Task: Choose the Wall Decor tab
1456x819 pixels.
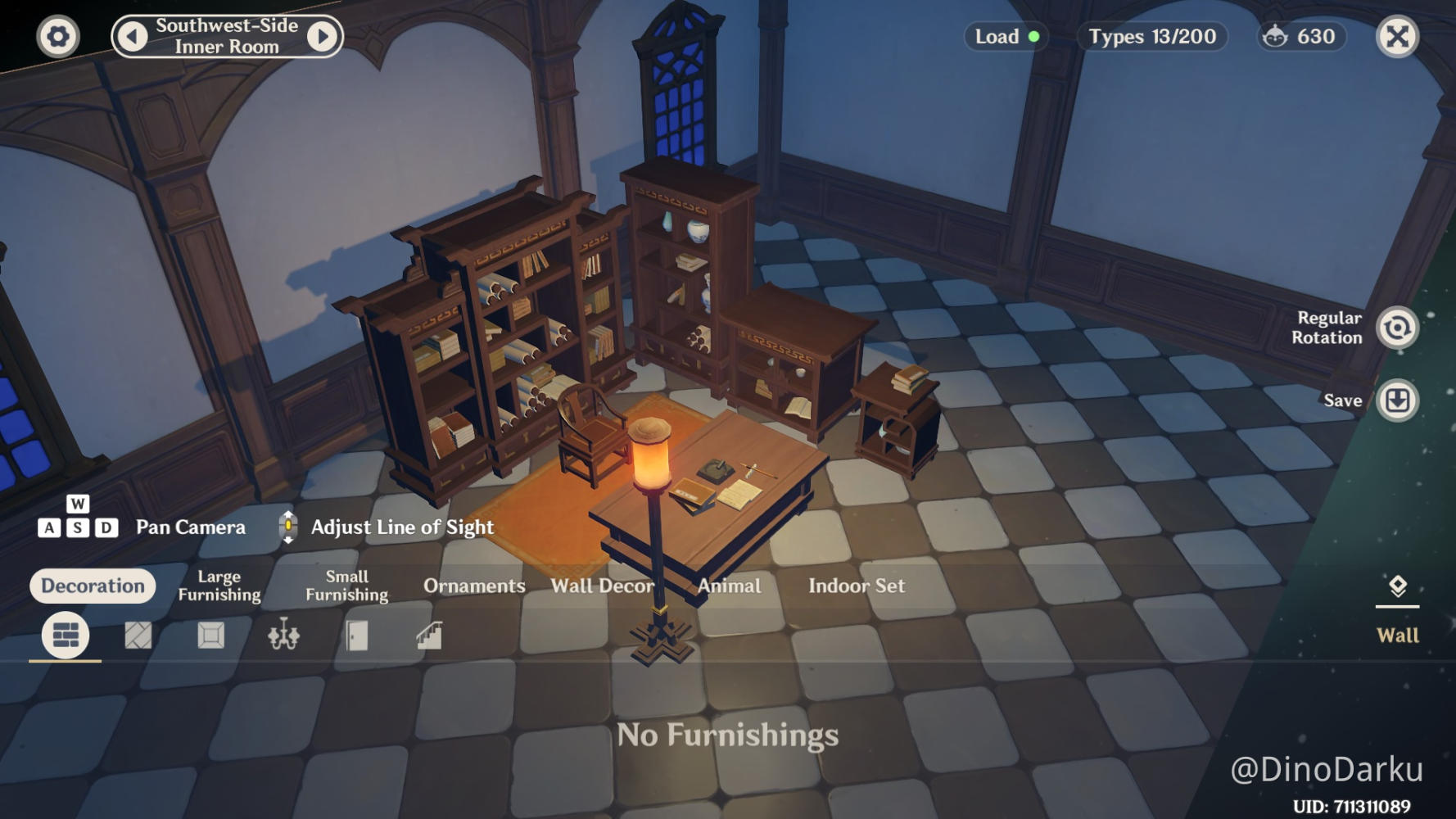Action: pyautogui.click(x=602, y=586)
